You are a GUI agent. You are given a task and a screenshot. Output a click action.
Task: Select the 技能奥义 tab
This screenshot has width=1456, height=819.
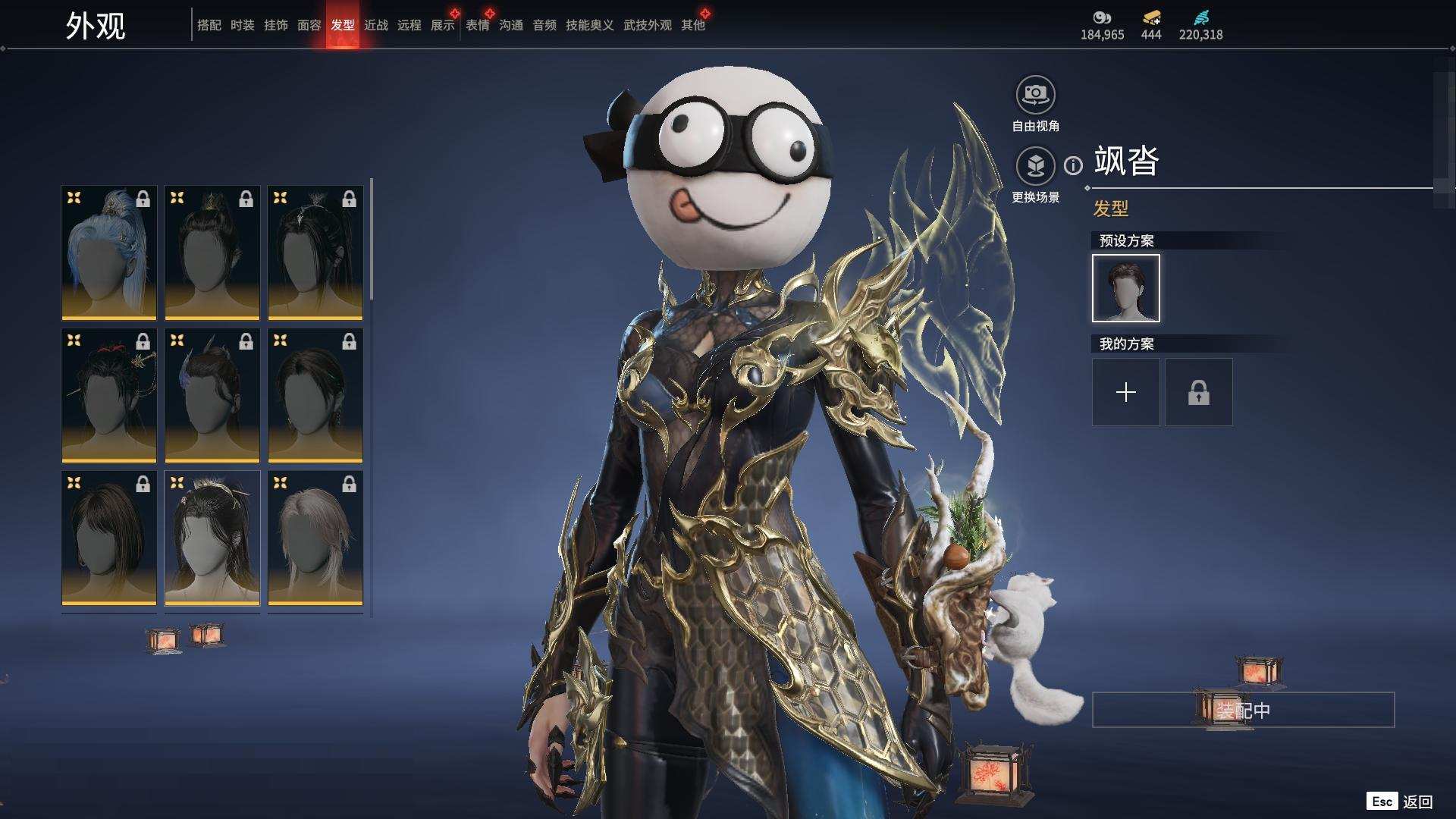[589, 25]
